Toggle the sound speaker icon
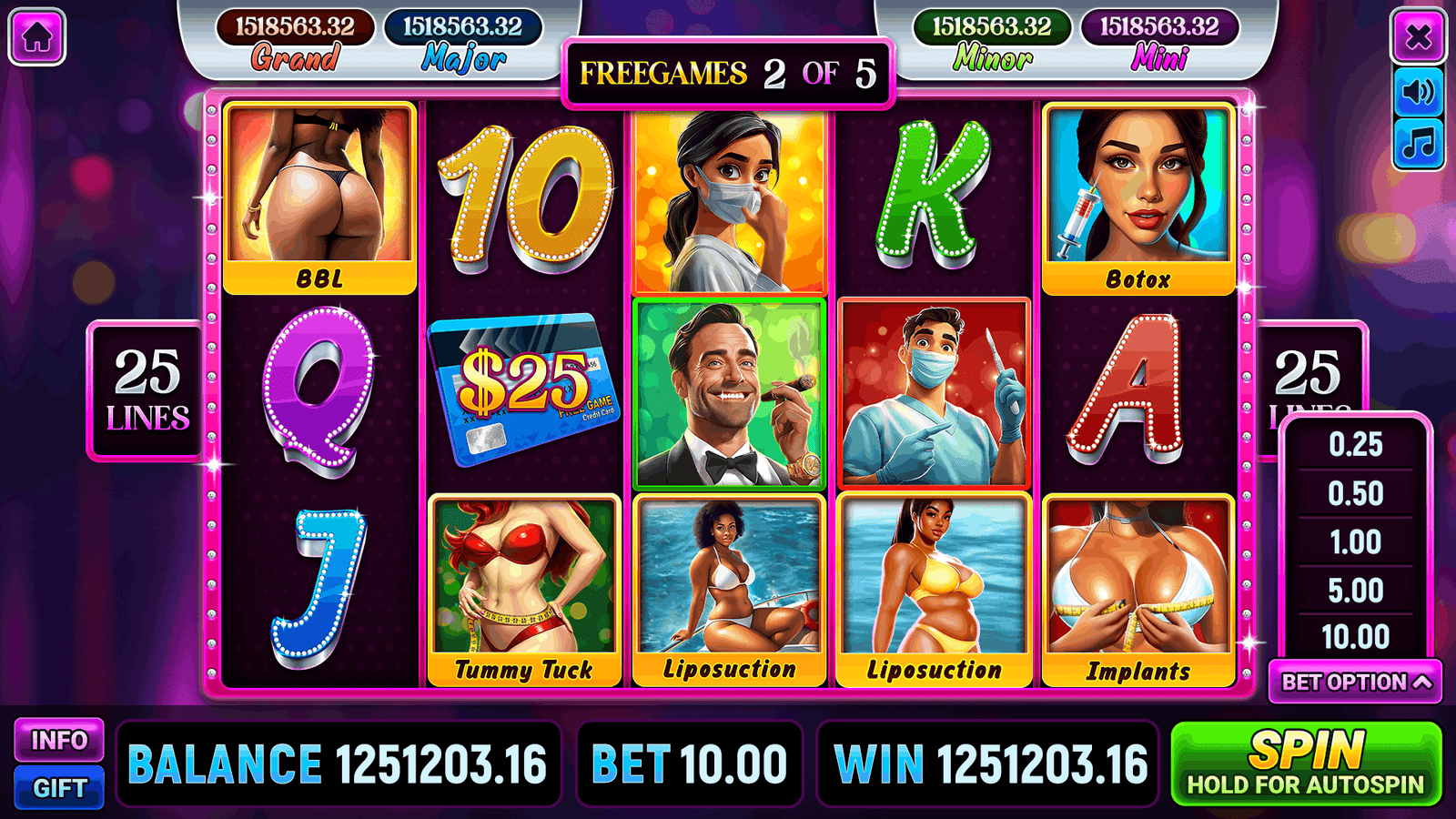The width and height of the screenshot is (1456, 819). 1418,92
